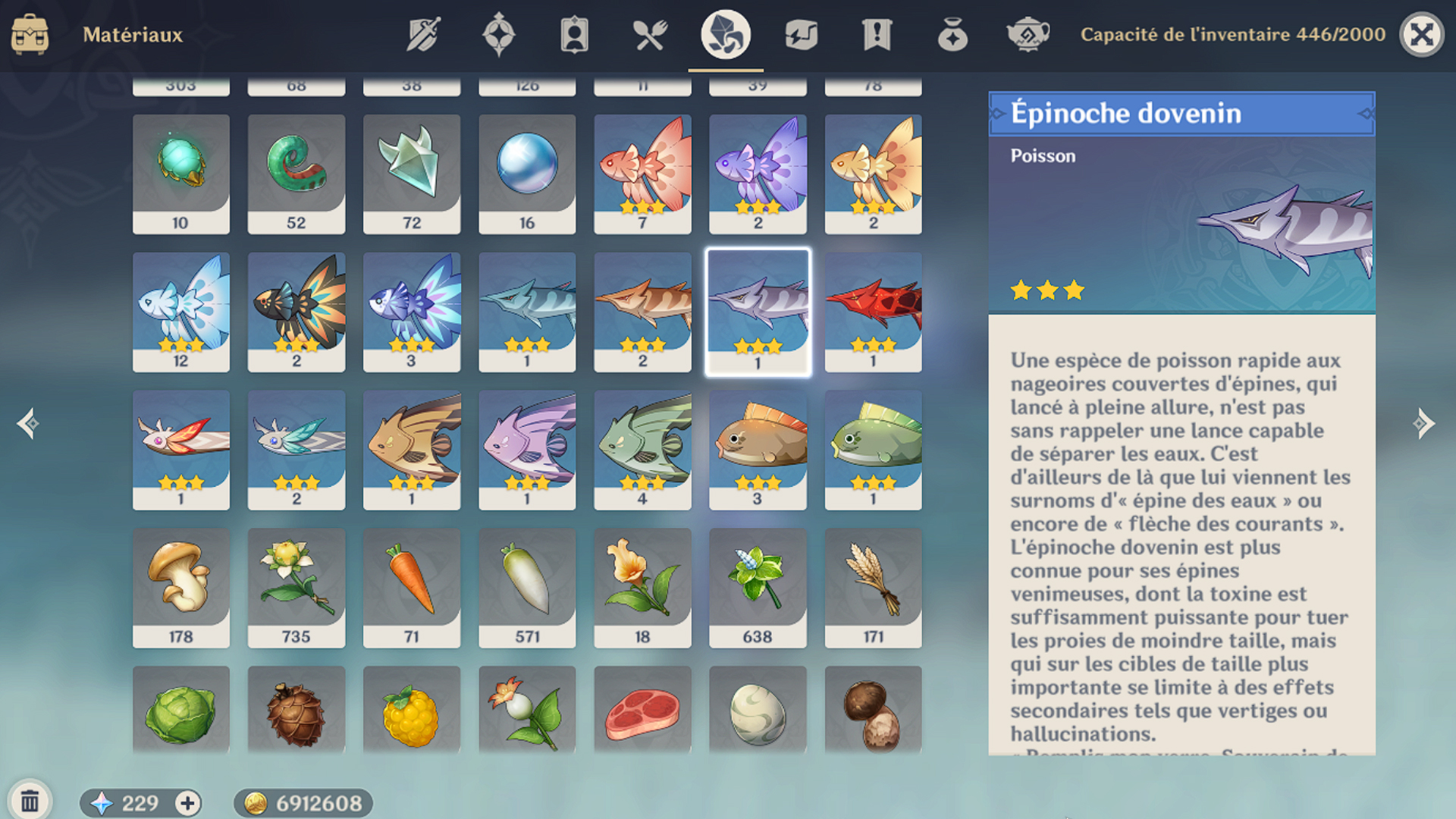Open the Quest Items banner icon

(876, 34)
